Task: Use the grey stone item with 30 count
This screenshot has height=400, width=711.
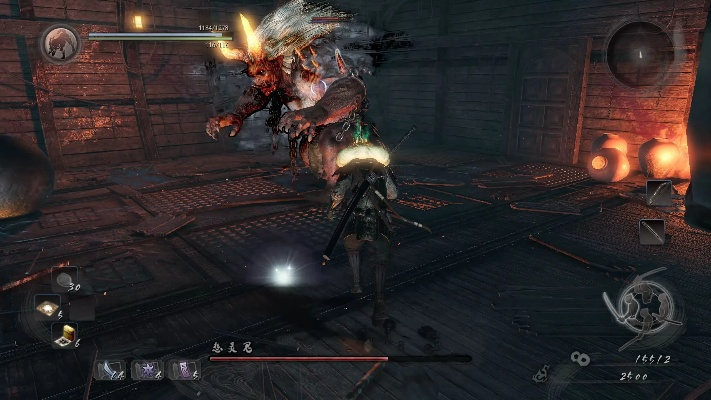Action: 65,279
